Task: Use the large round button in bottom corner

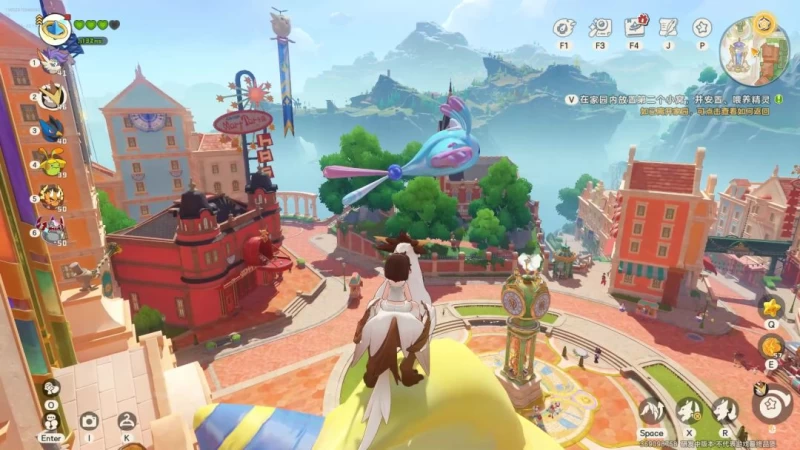Action: [772, 405]
